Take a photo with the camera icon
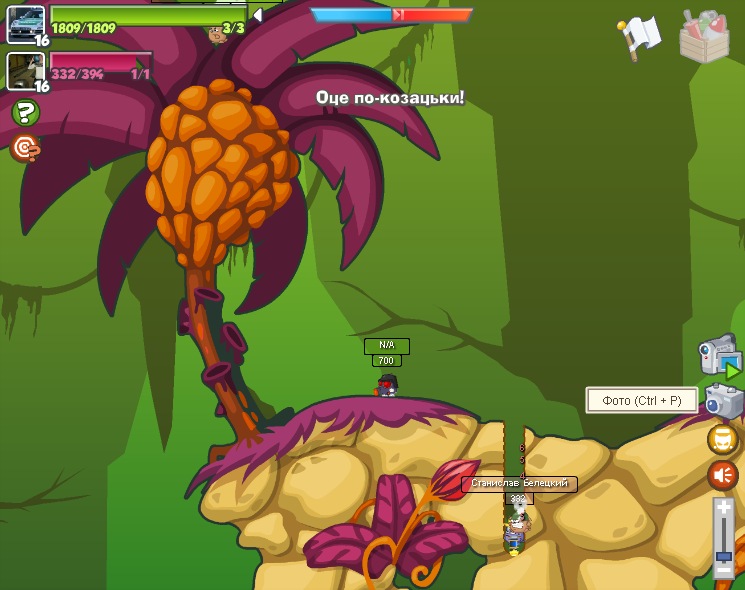 [723, 401]
